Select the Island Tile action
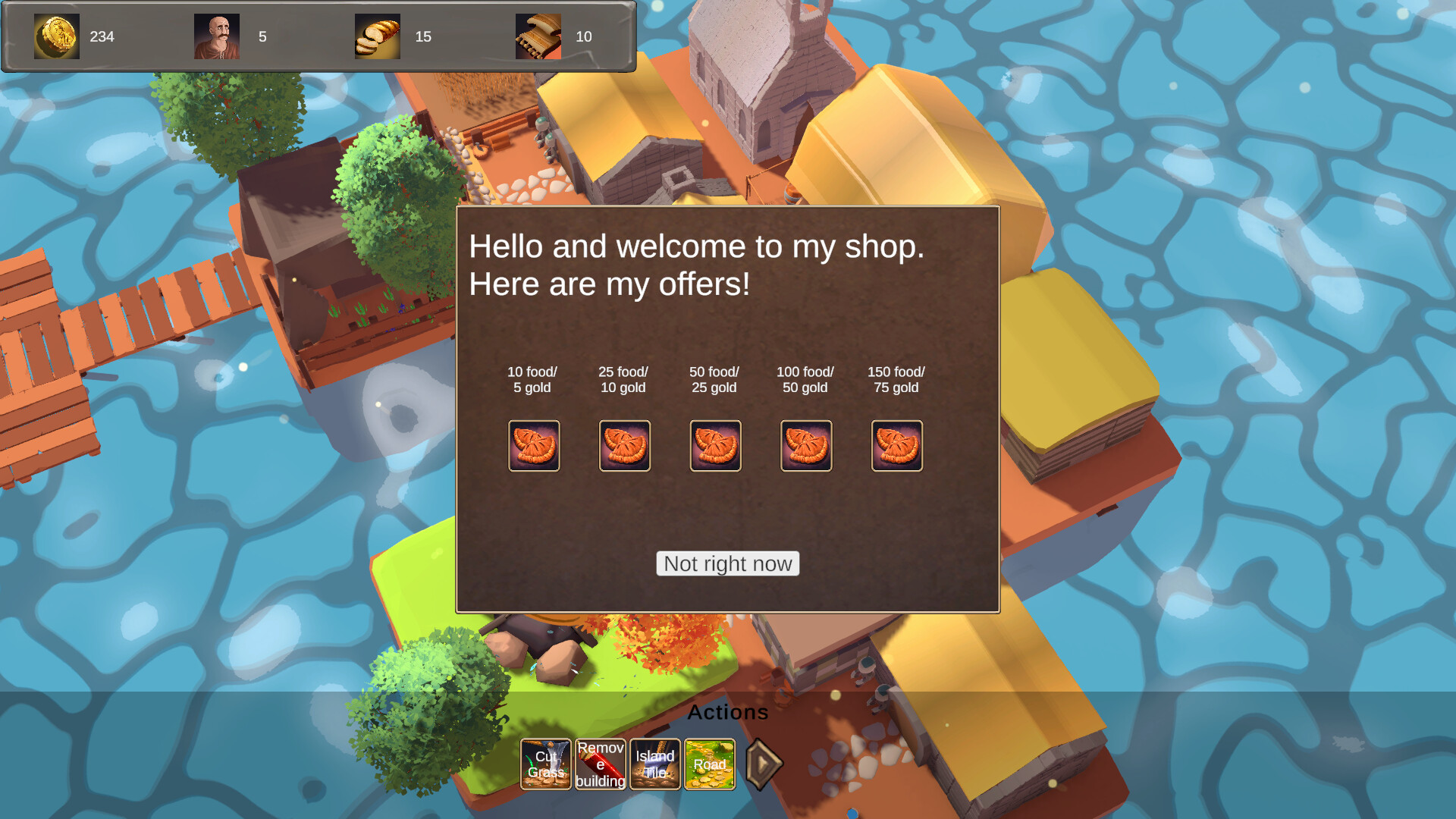Screen dimensions: 1456x819 [654, 764]
